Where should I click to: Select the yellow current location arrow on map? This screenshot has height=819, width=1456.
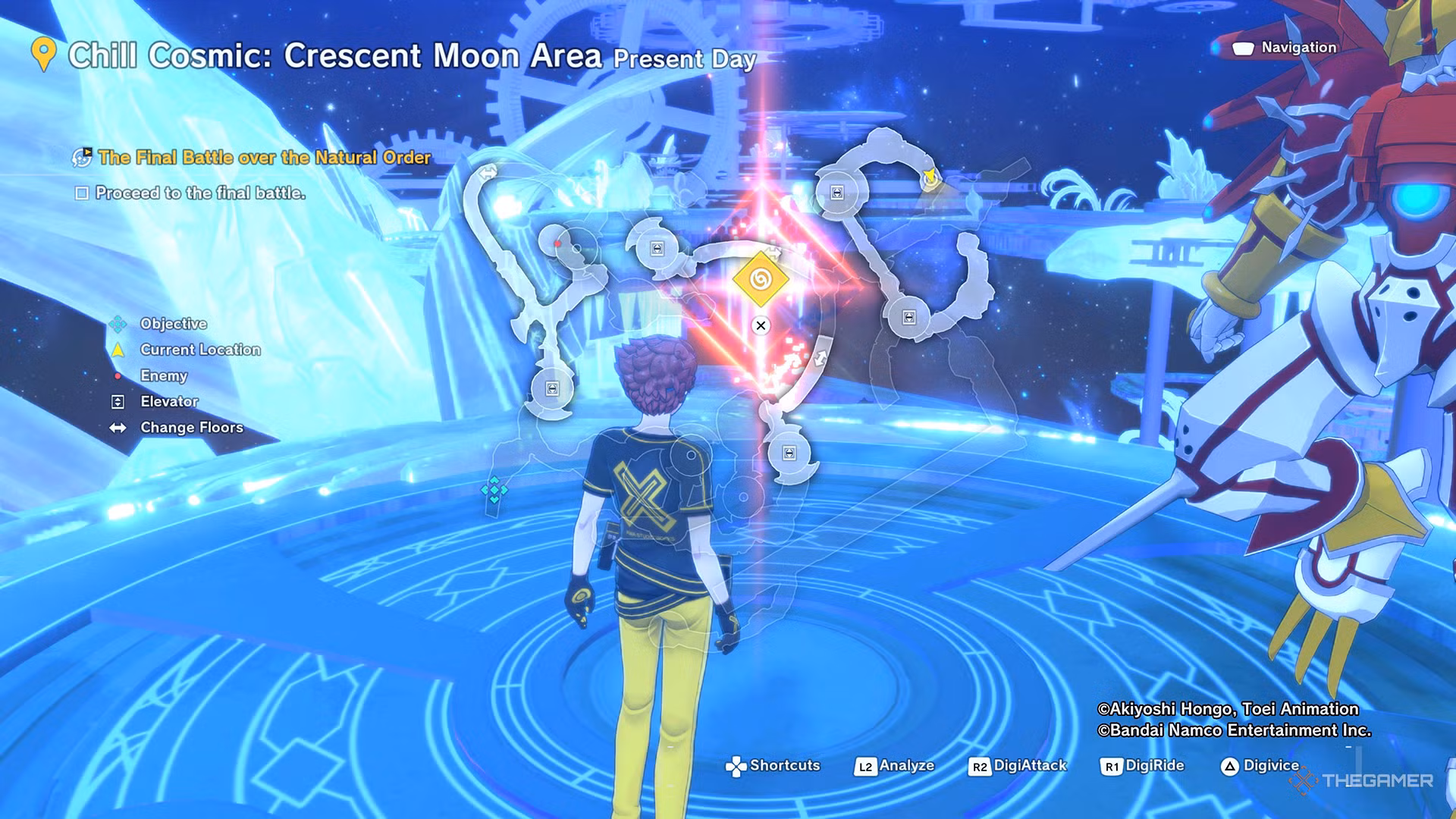[930, 178]
